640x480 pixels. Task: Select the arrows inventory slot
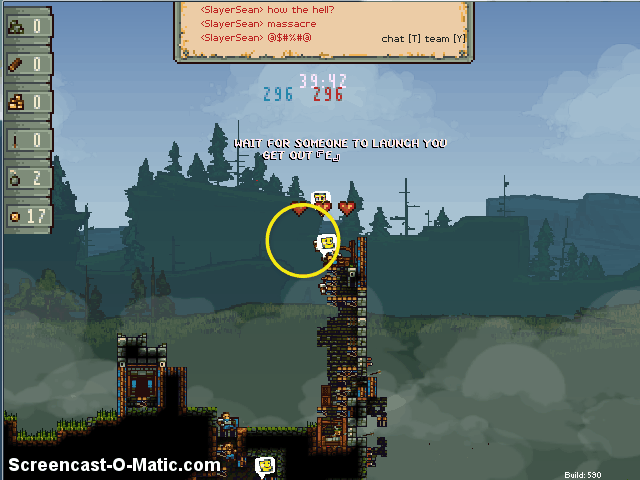pyautogui.click(x=28, y=140)
